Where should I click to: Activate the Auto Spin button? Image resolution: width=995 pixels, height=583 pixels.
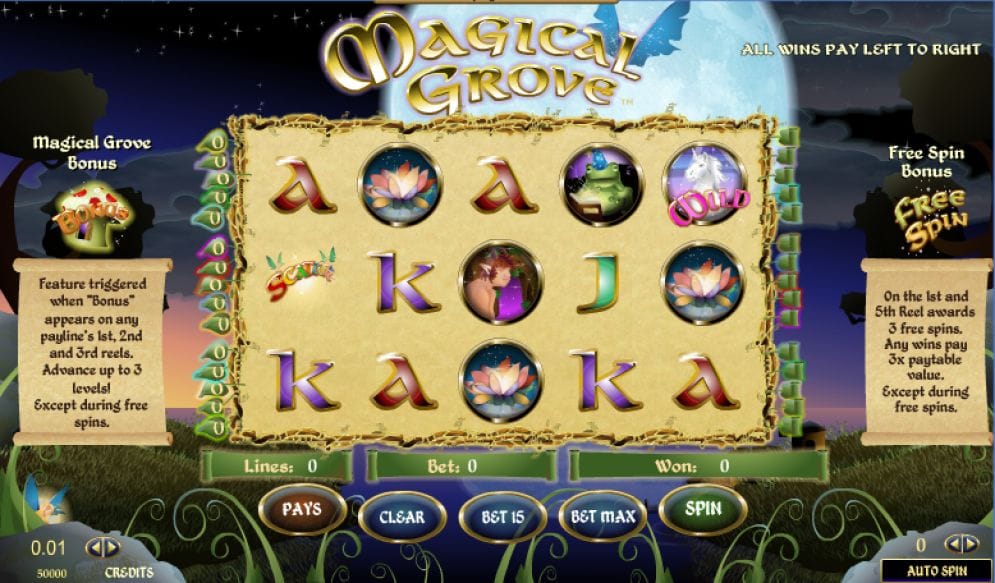tap(935, 571)
